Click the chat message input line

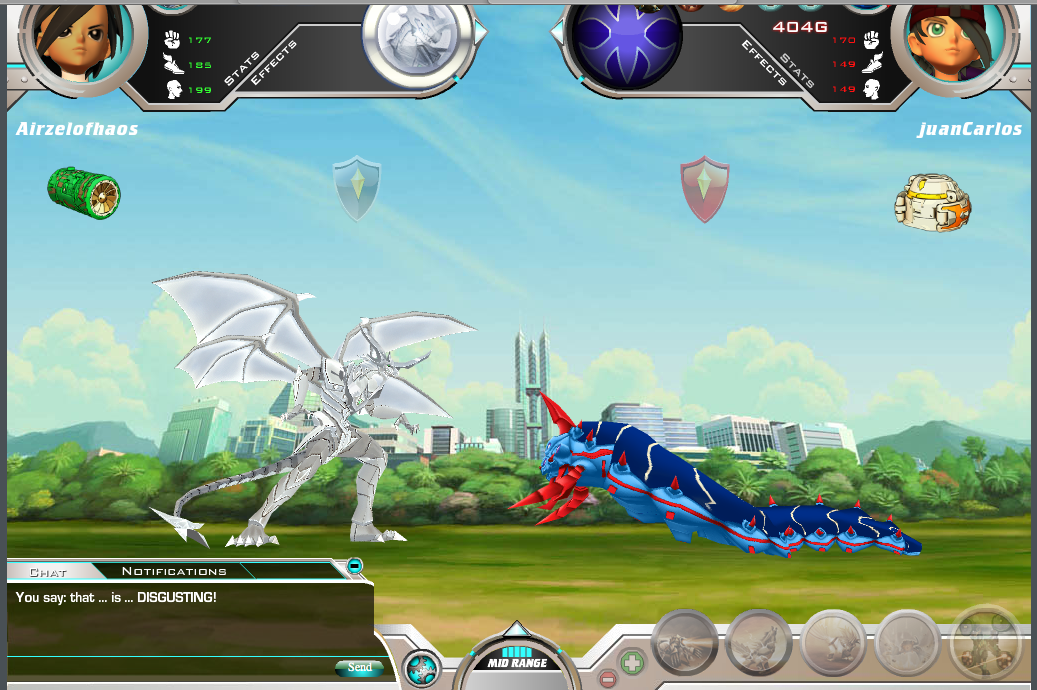(170, 666)
